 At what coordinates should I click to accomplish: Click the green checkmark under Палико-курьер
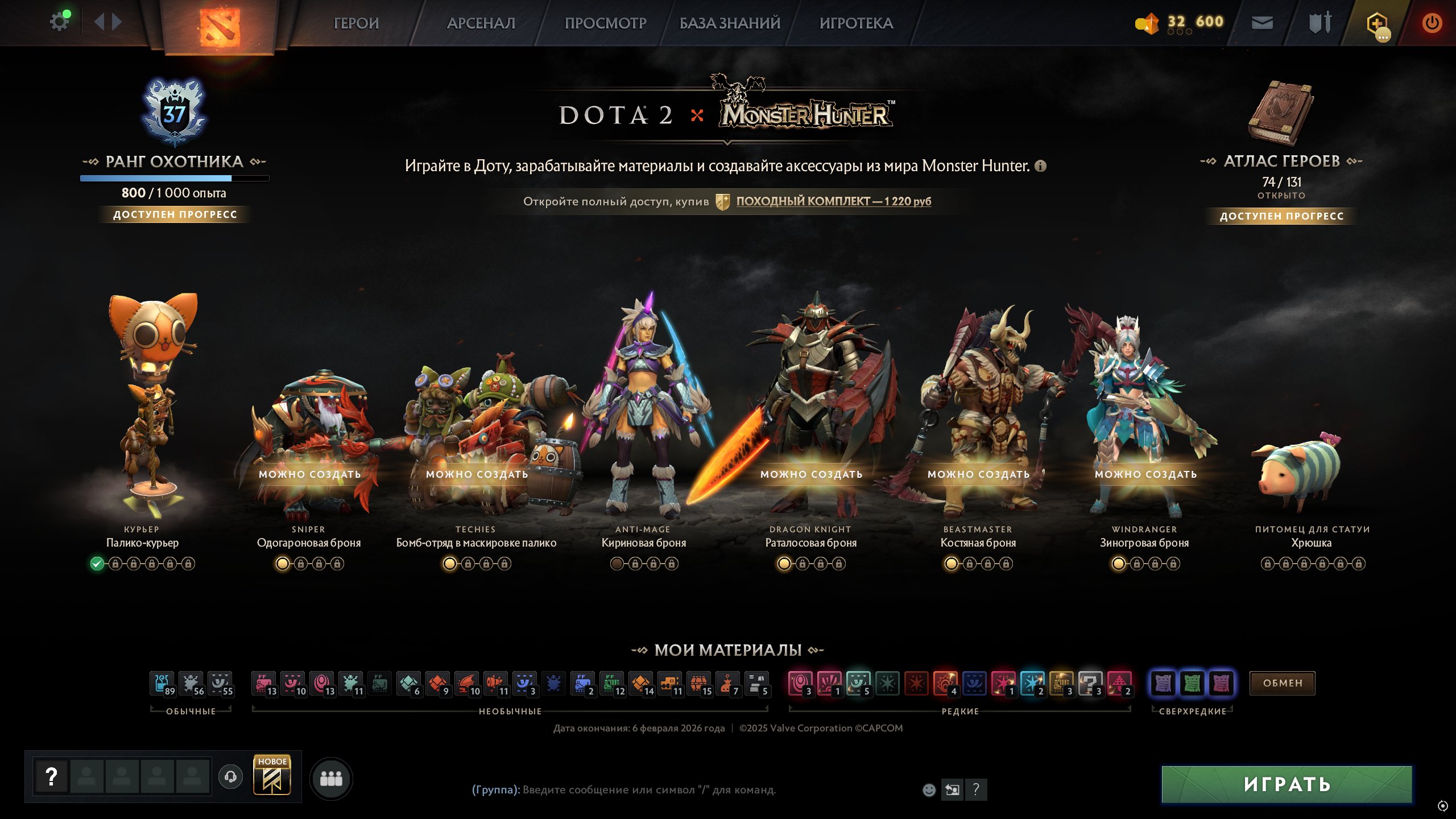(98, 563)
